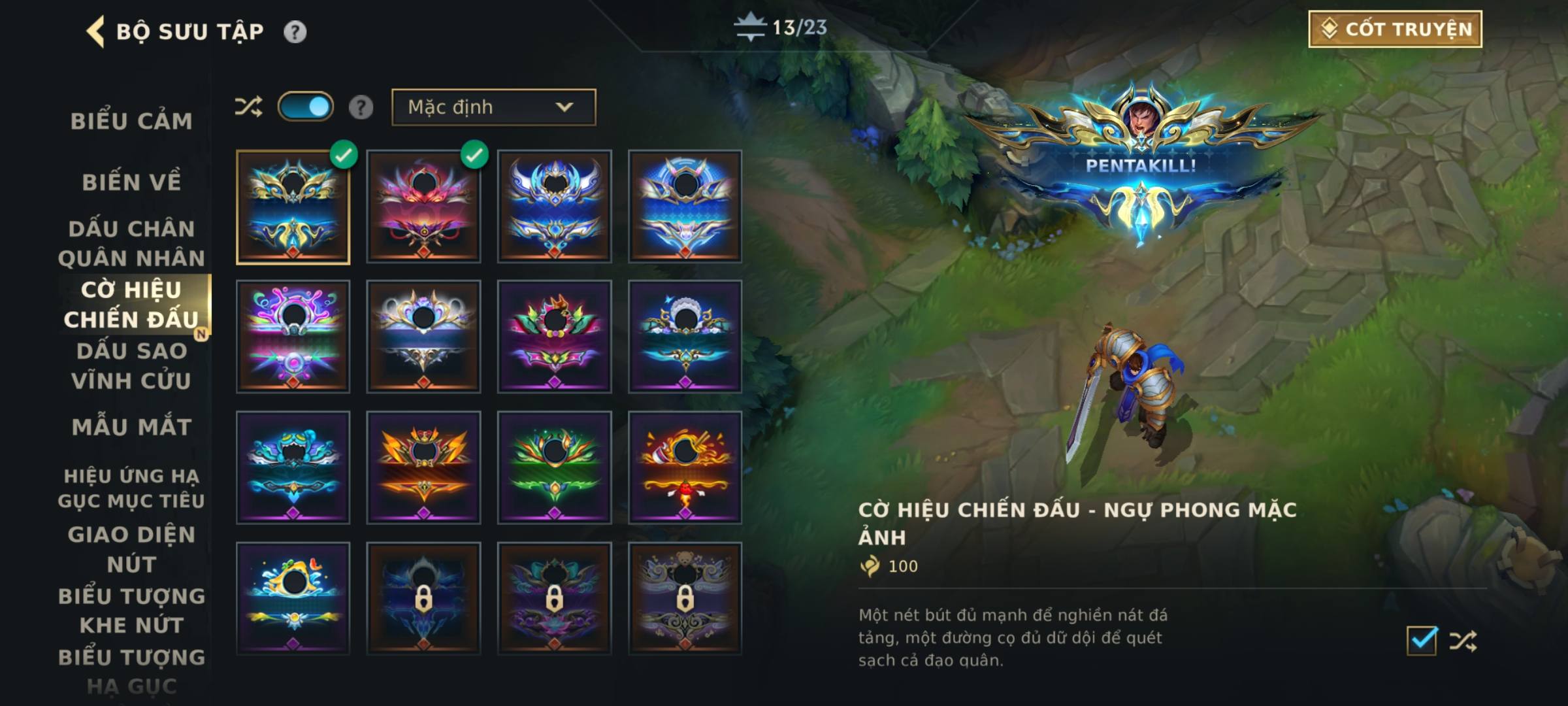Toggle the blue checkbox under the description
This screenshot has width=1568, height=706.
pos(1422,641)
